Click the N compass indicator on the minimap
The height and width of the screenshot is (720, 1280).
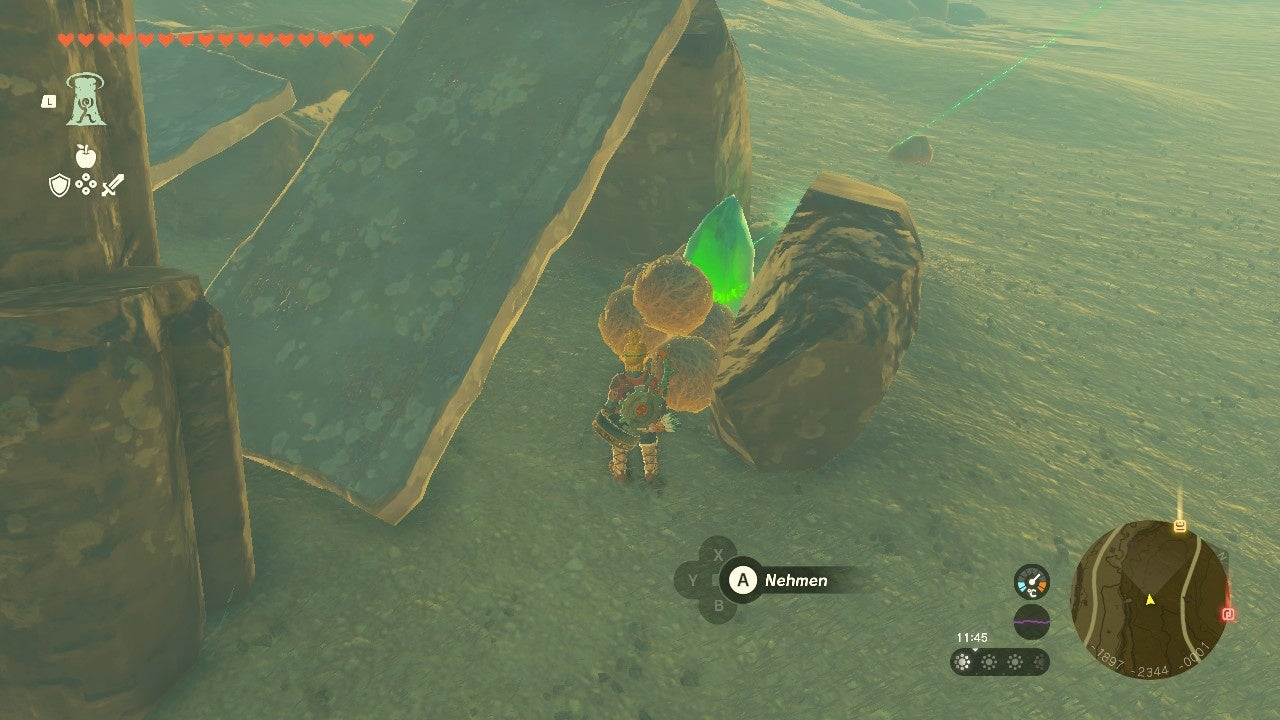pos(1224,555)
